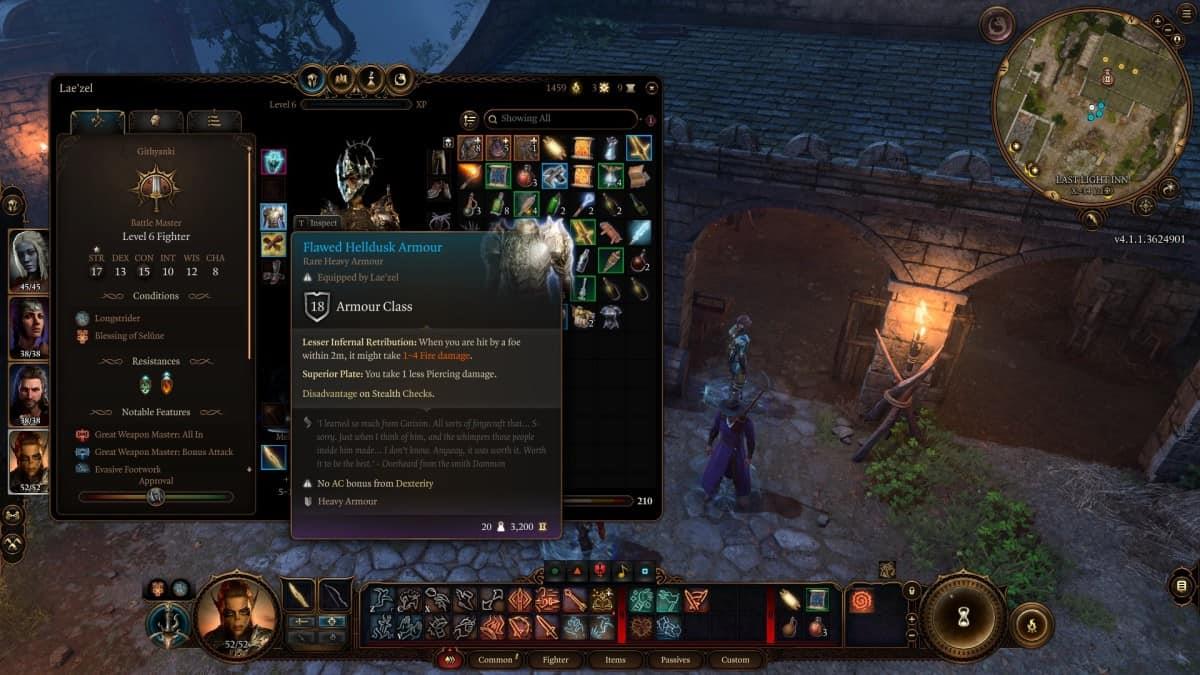The width and height of the screenshot is (1200, 675).
Task: Select the treasure chest item in inventory
Action: (638, 176)
